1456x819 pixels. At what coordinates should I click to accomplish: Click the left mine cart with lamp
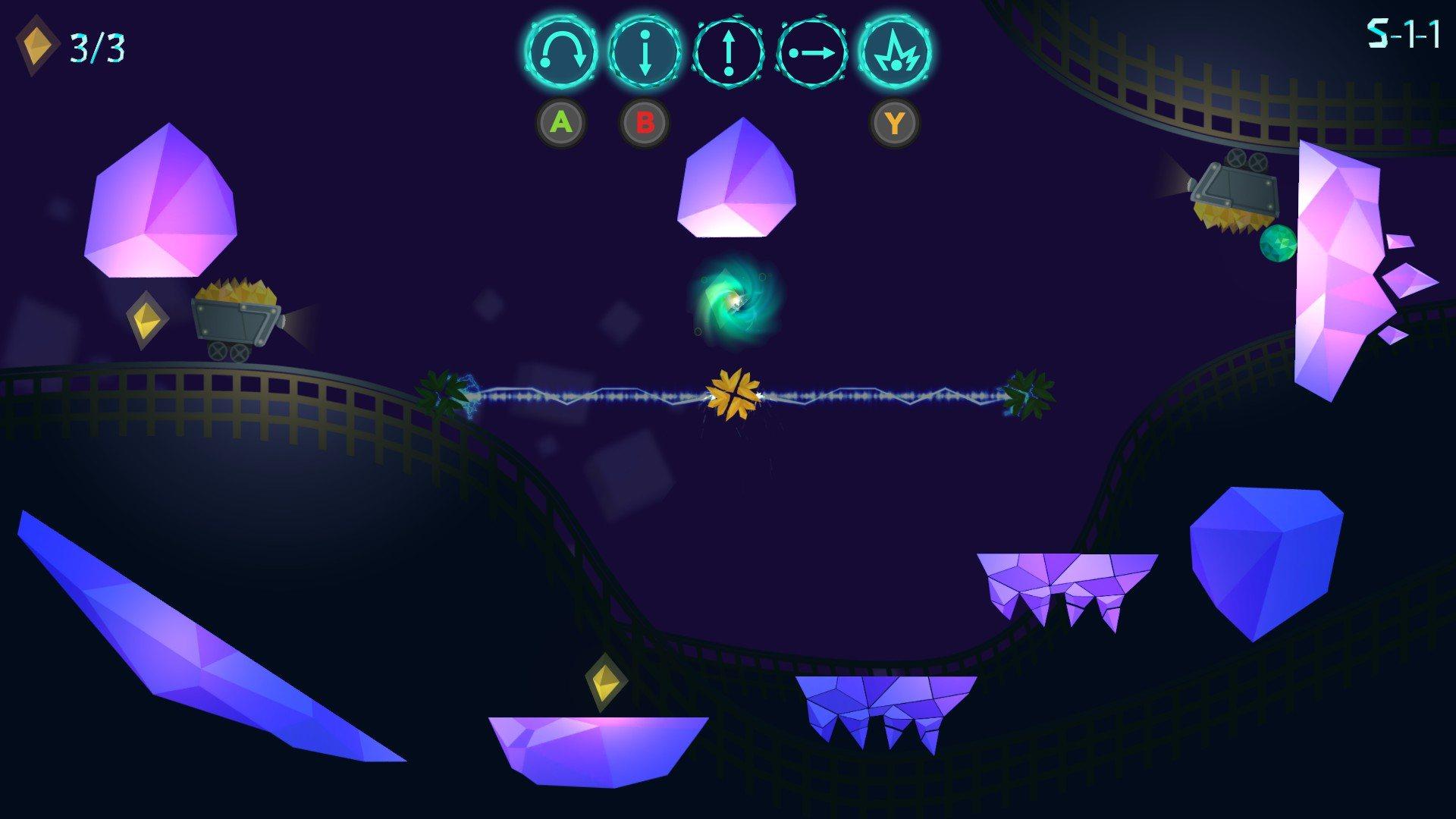pos(234,318)
